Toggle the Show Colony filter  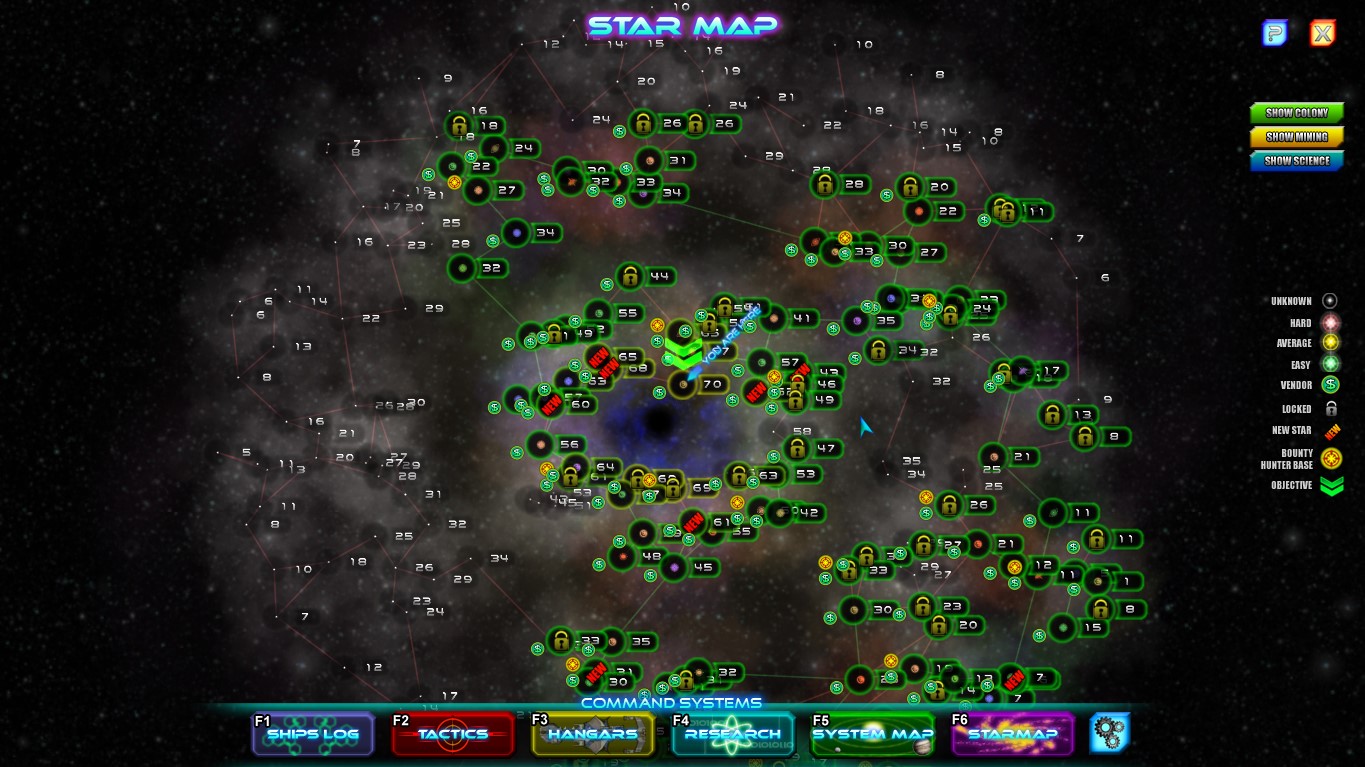click(x=1296, y=113)
